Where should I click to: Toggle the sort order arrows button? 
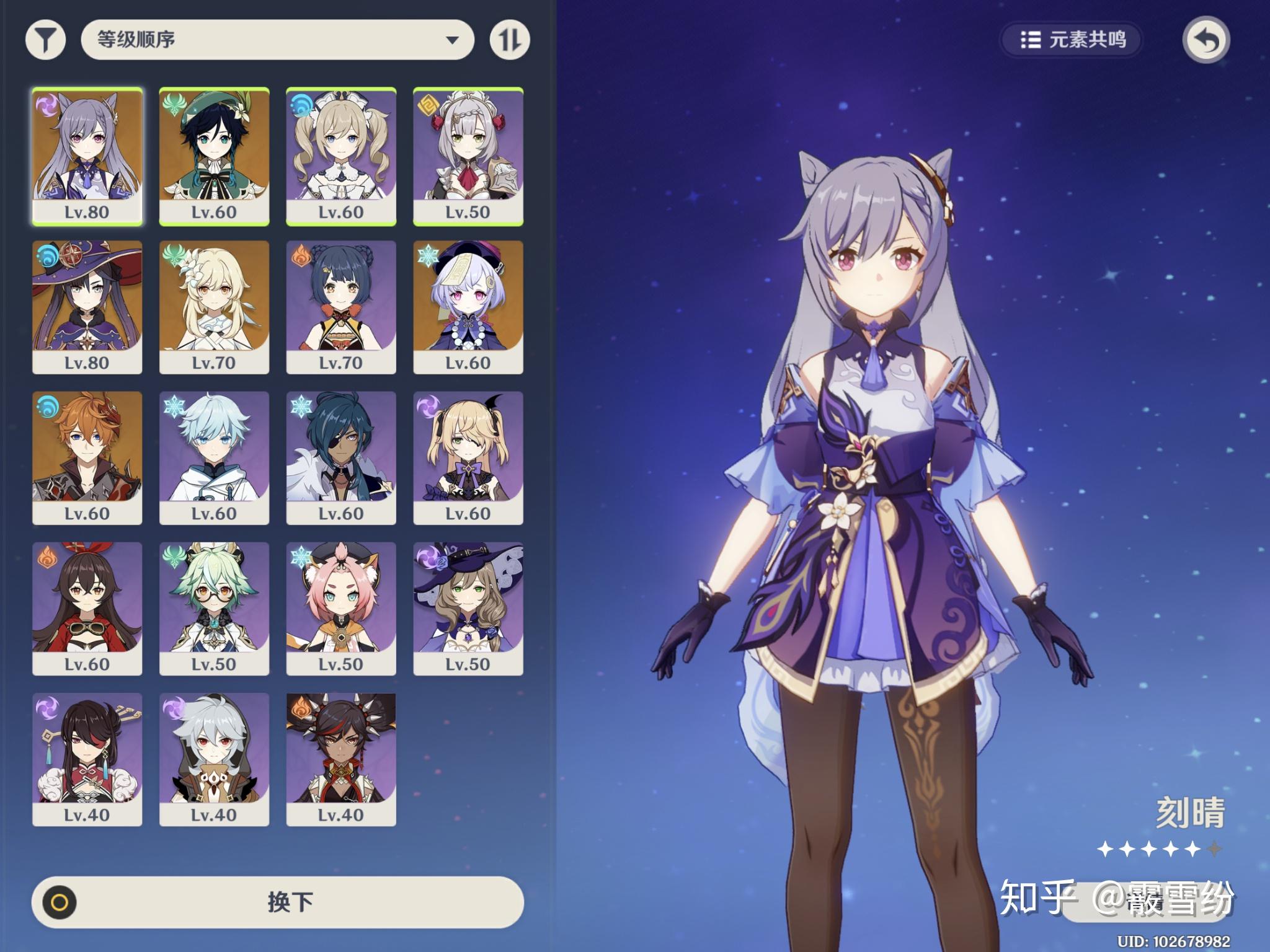[x=510, y=40]
